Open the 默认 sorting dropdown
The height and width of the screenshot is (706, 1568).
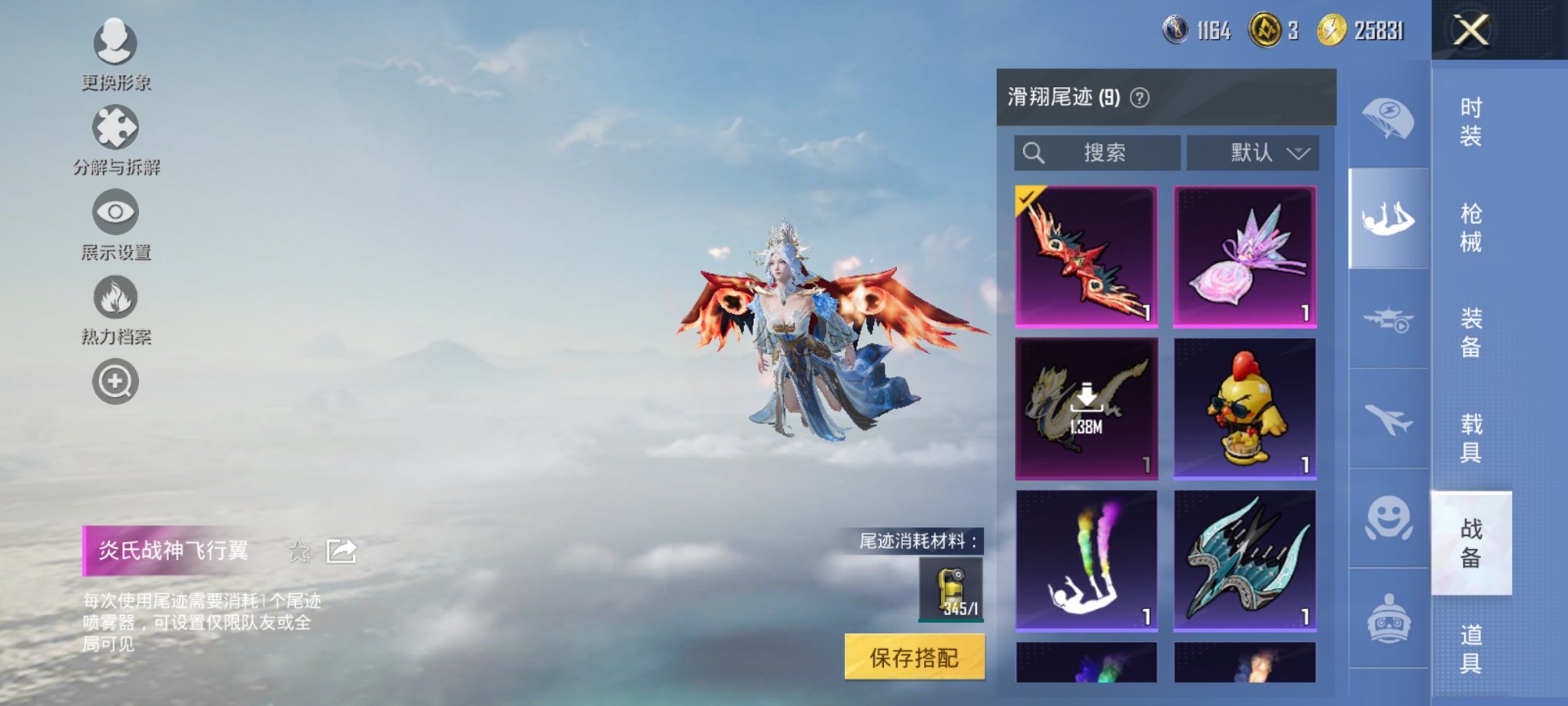point(1251,152)
